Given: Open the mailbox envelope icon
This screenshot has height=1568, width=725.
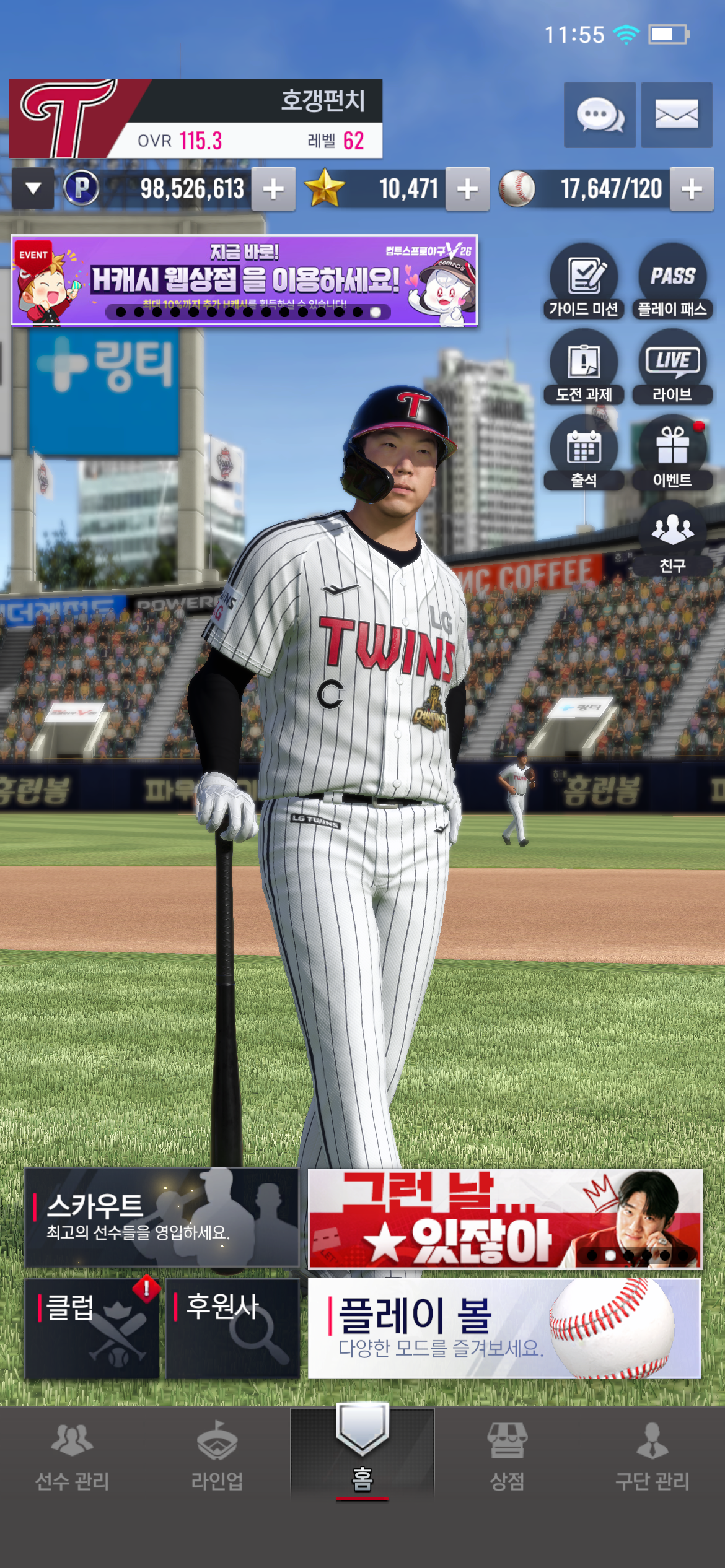Looking at the screenshot, I should (x=676, y=115).
